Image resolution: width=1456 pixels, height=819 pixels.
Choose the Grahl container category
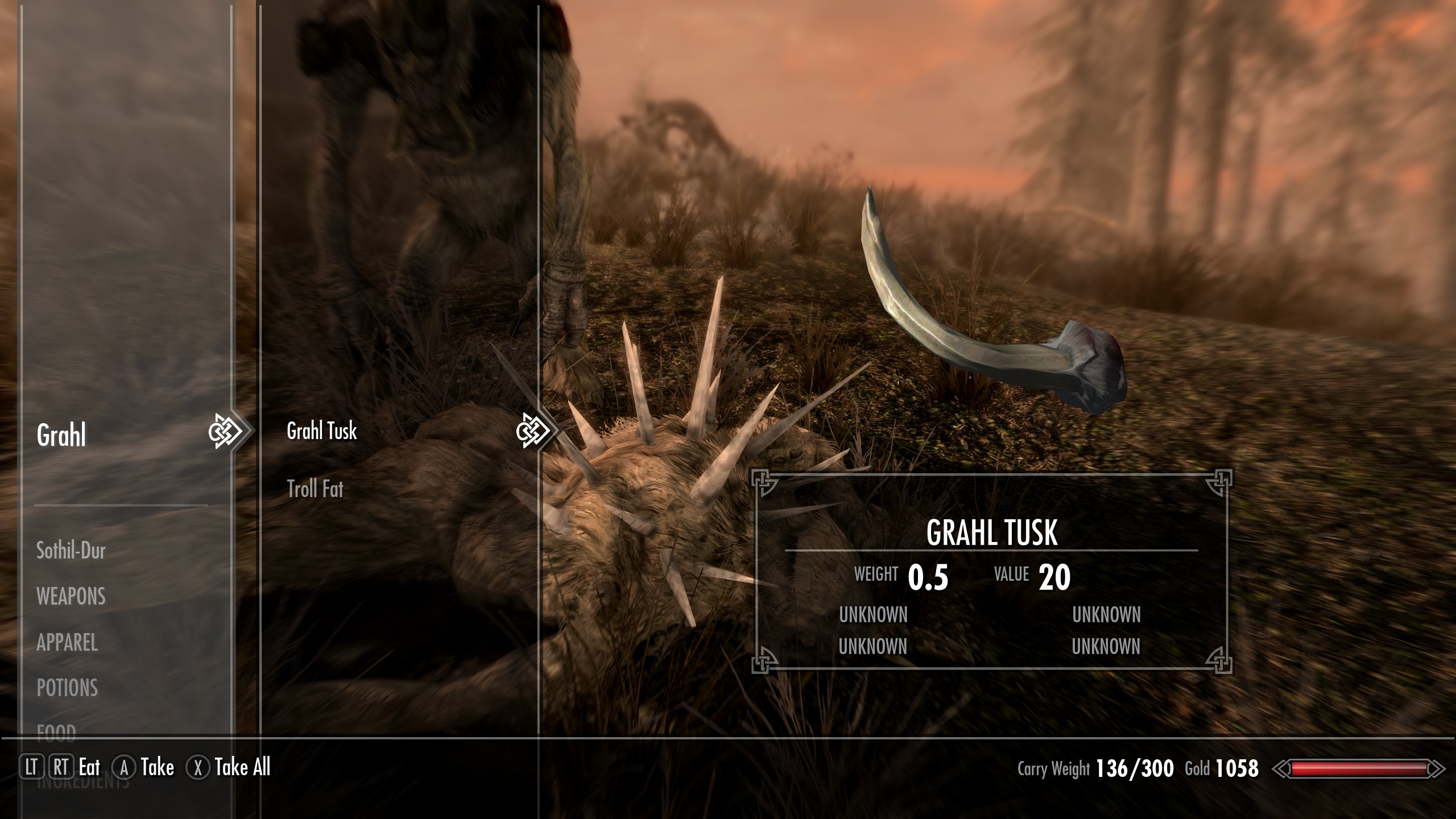point(61,436)
